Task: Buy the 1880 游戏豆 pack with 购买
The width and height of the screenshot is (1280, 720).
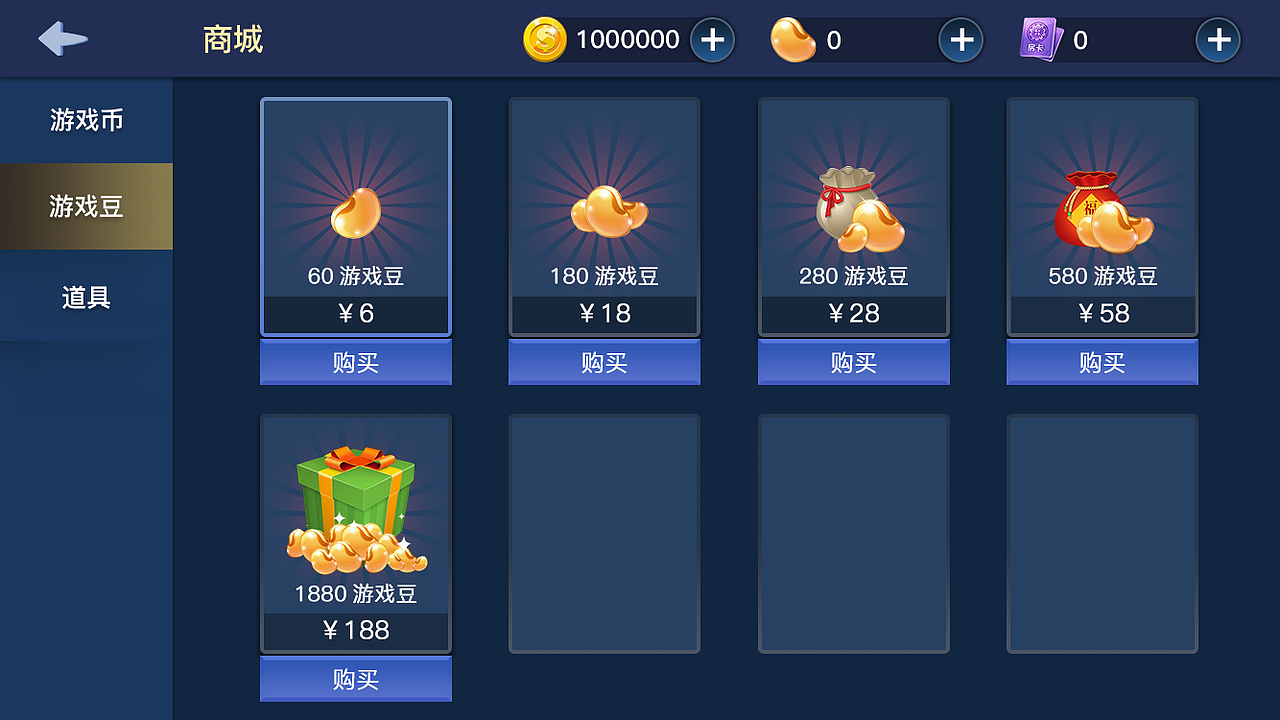Action: pyautogui.click(x=355, y=679)
